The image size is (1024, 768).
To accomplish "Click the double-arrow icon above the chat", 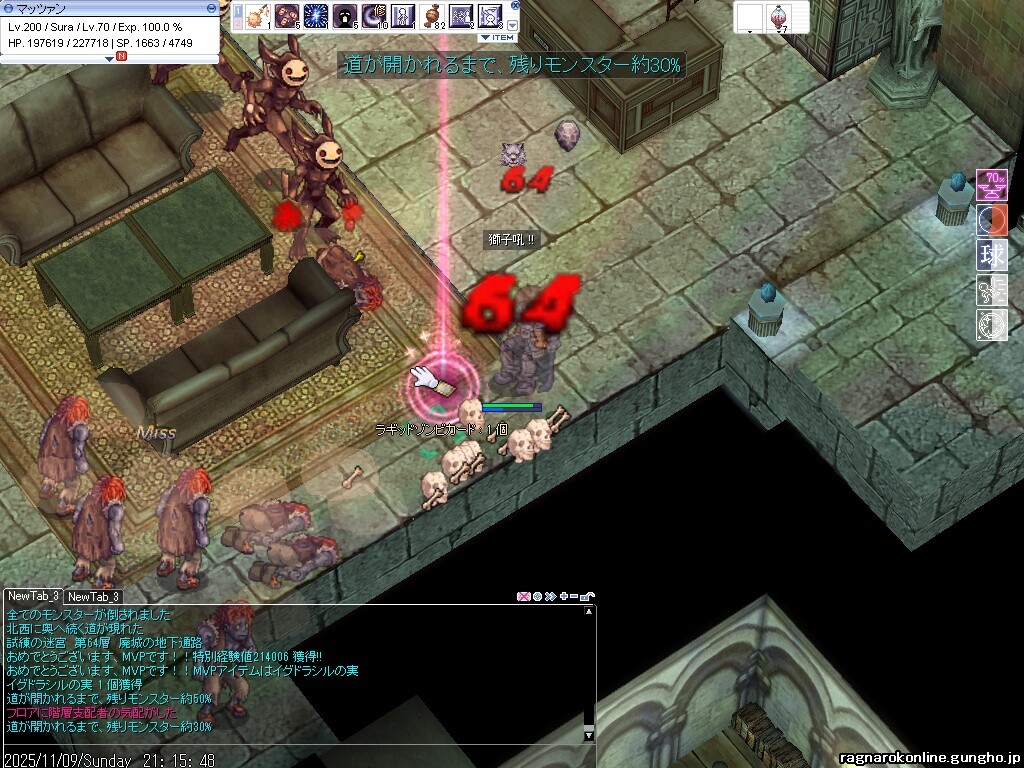I will tap(550, 597).
